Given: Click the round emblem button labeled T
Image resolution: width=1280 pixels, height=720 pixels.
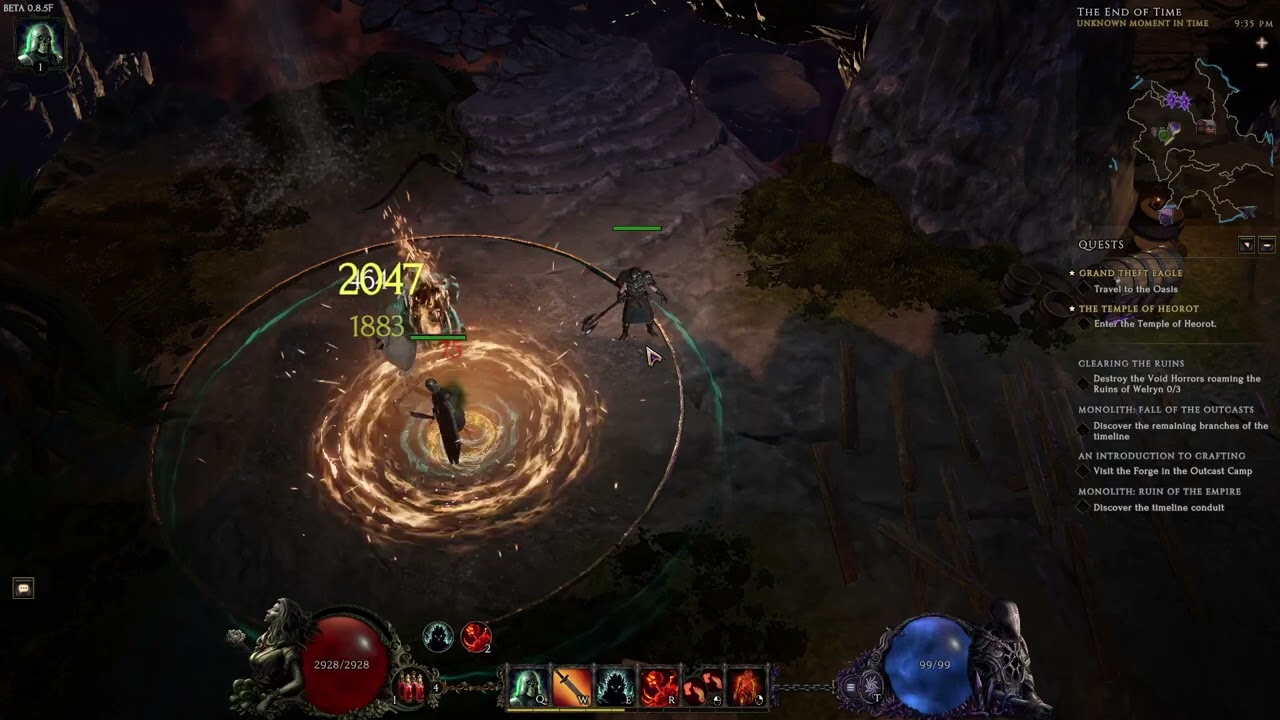Looking at the screenshot, I should 872,686.
